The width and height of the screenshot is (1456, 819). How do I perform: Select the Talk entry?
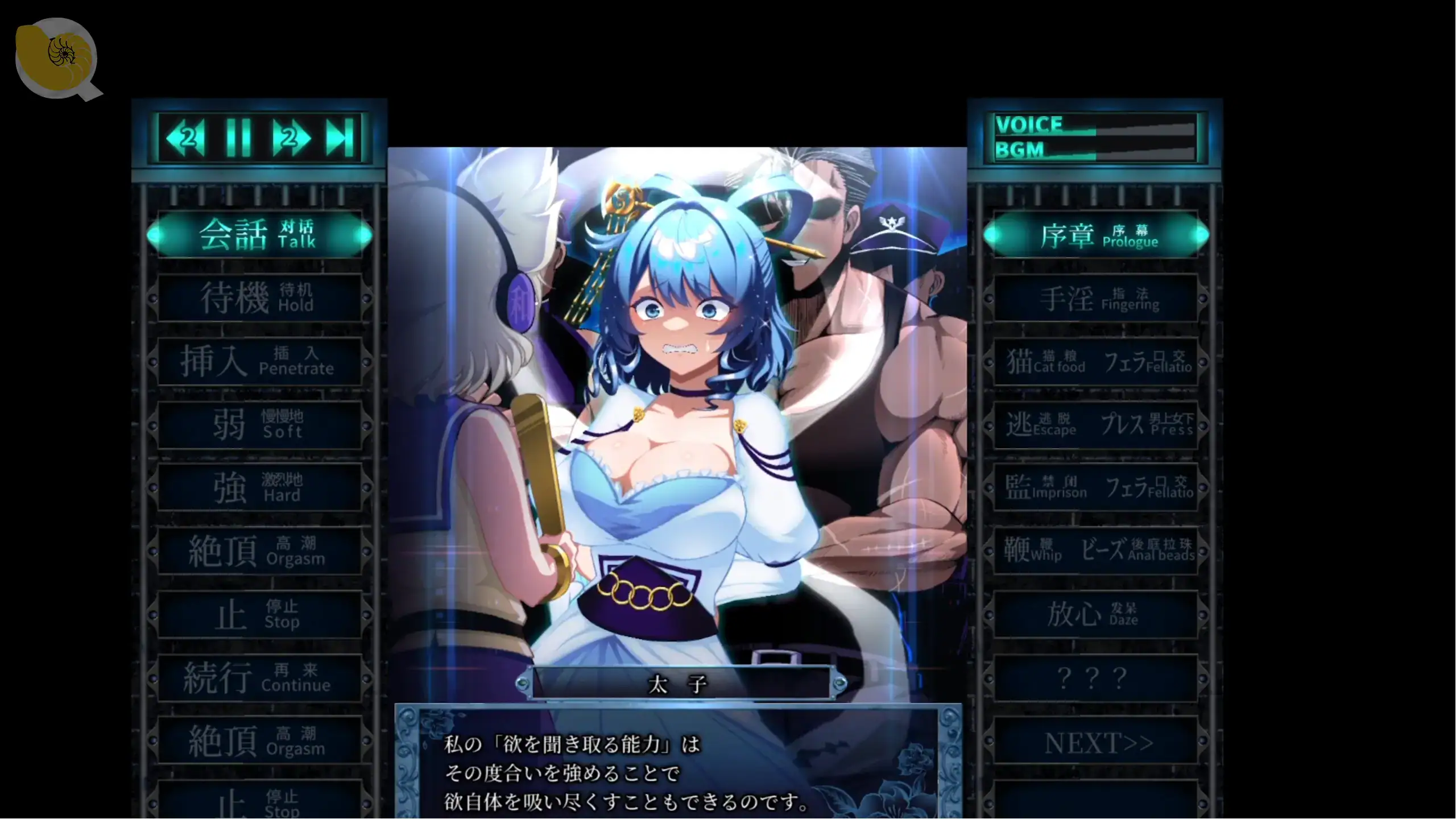(259, 235)
